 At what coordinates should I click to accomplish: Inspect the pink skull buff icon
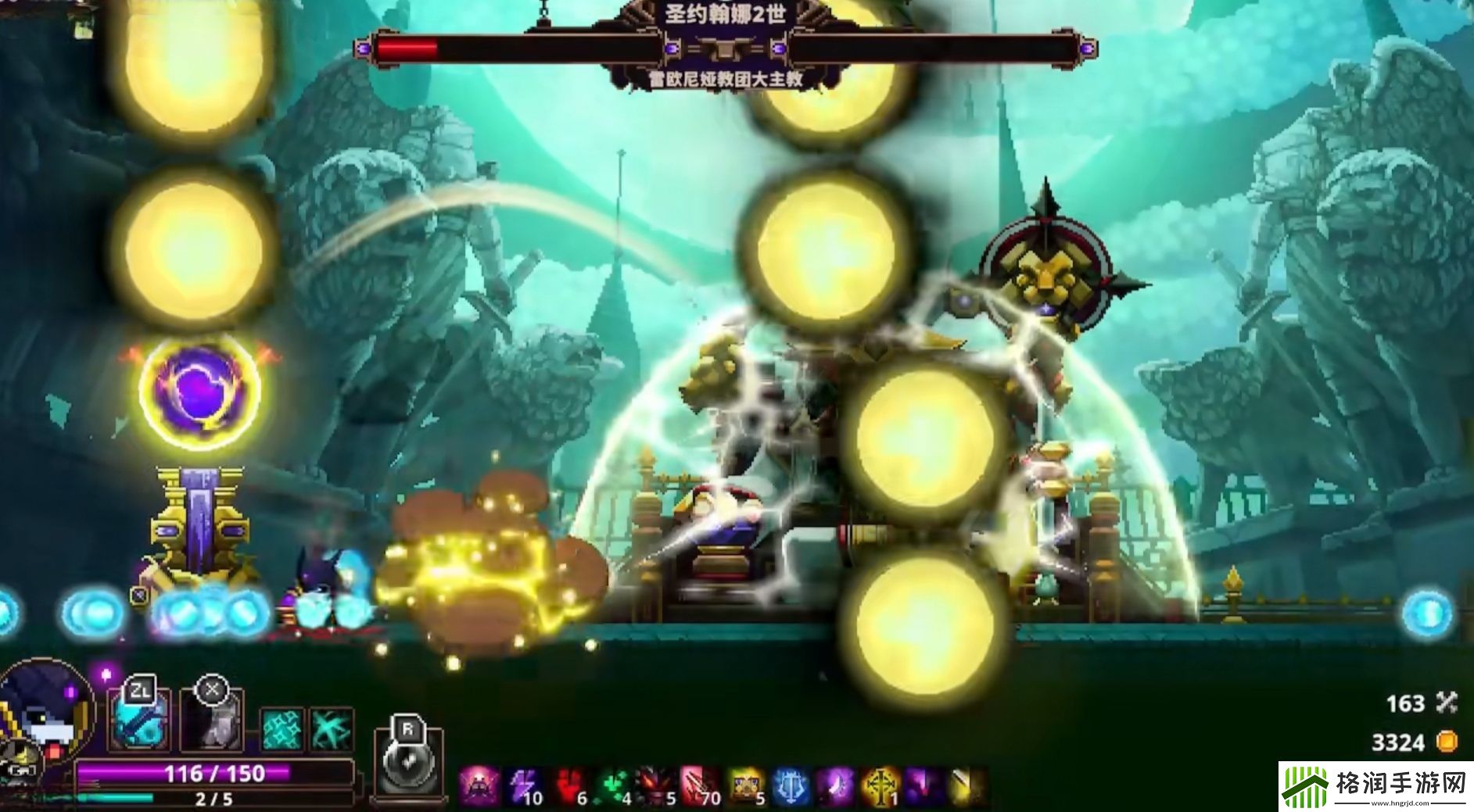click(x=476, y=785)
